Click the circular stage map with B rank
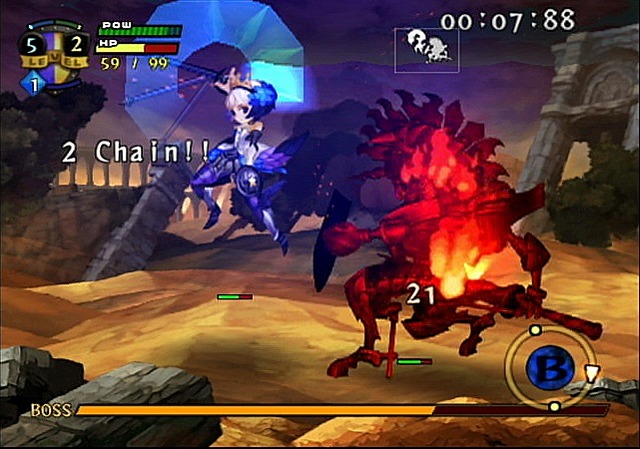This screenshot has width=640, height=449. (549, 367)
